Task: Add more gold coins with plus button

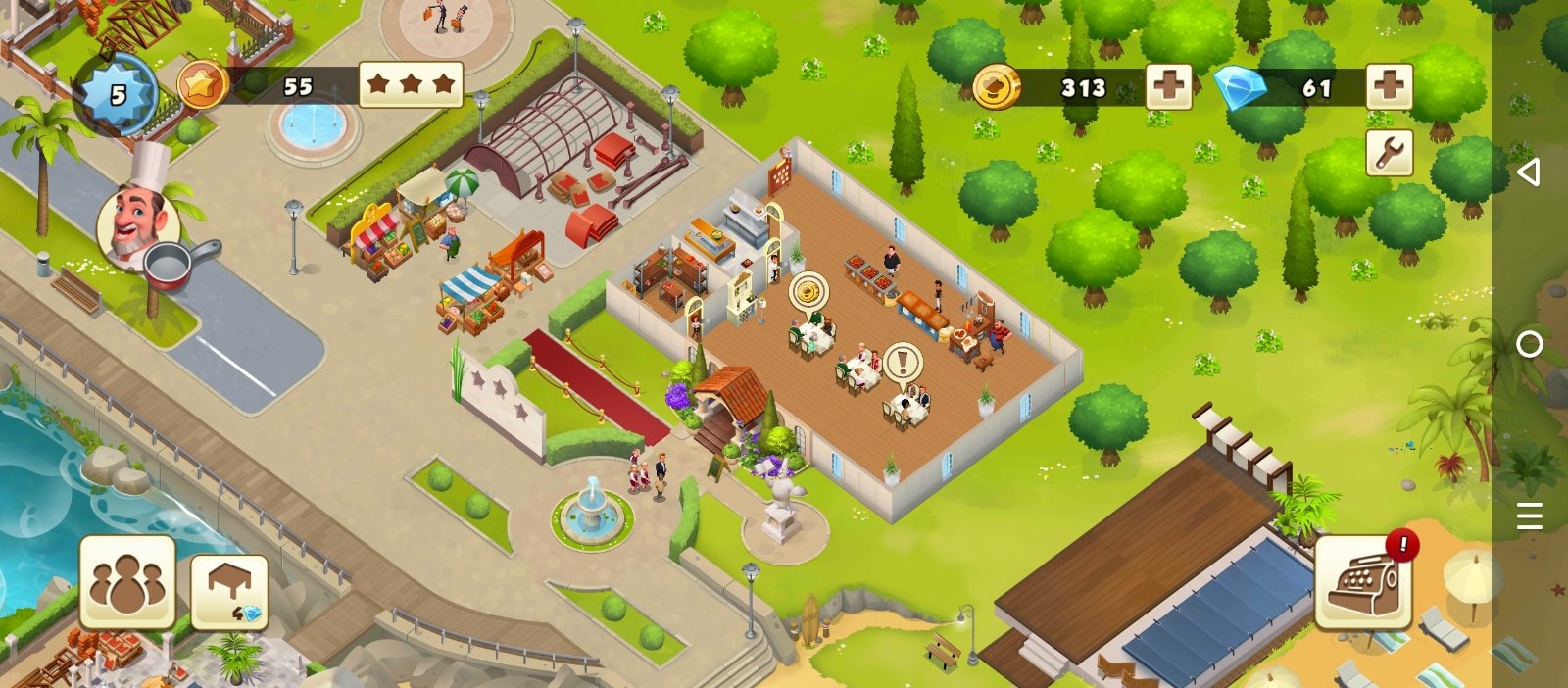Action: coord(1168,87)
